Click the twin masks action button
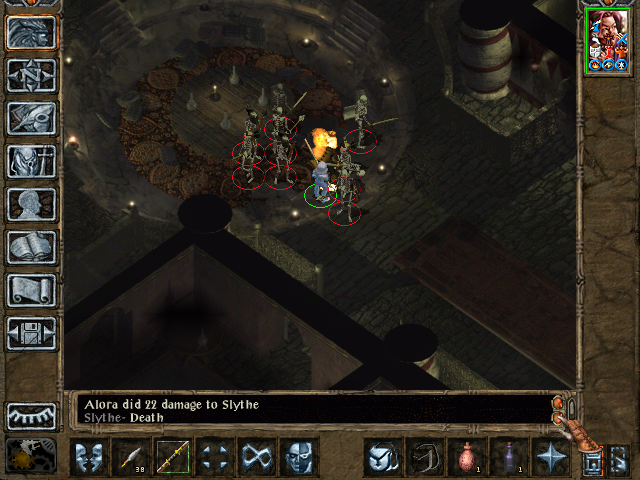The width and height of the screenshot is (640, 480). [89, 457]
